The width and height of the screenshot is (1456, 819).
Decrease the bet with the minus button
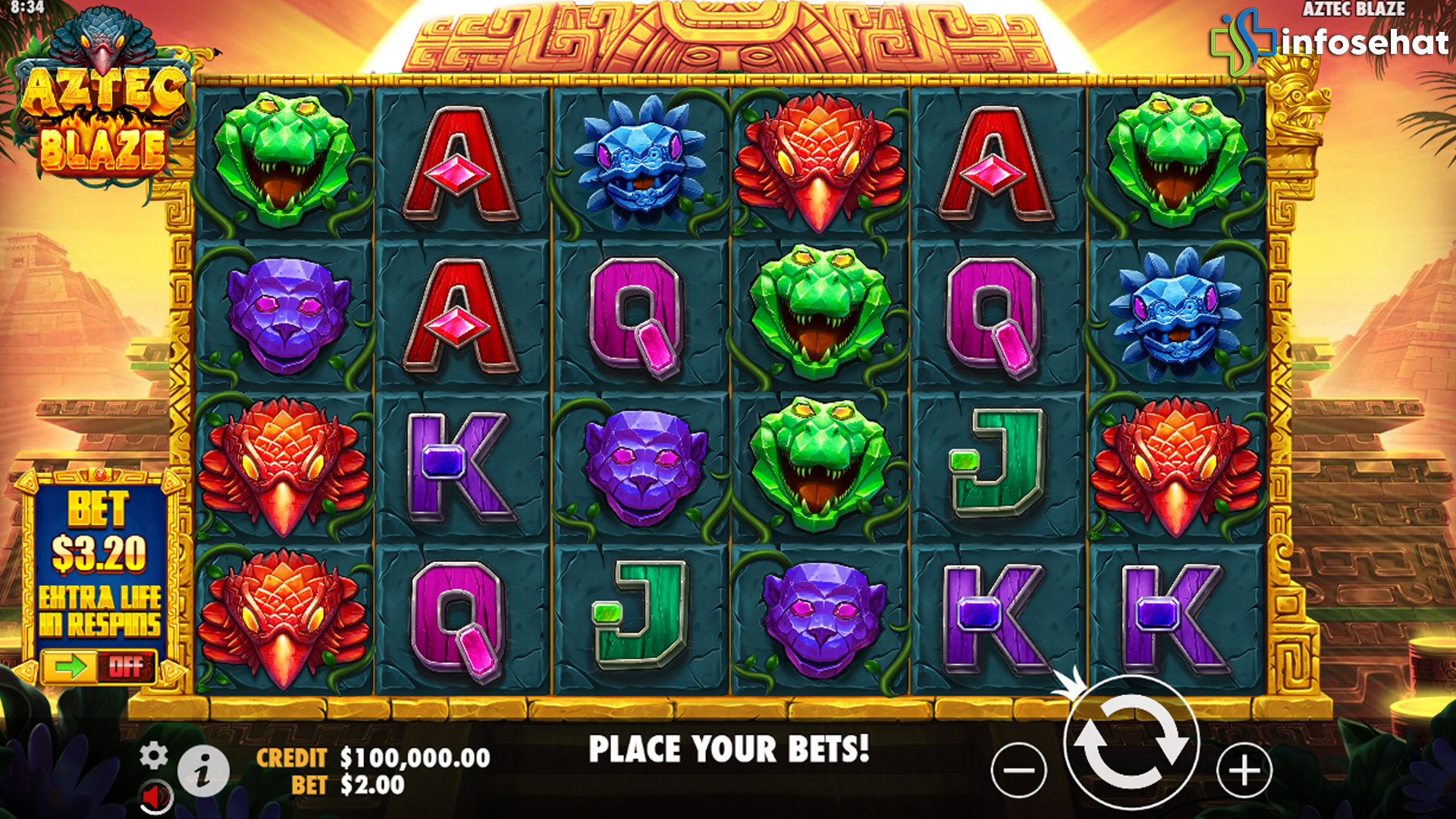1018,770
